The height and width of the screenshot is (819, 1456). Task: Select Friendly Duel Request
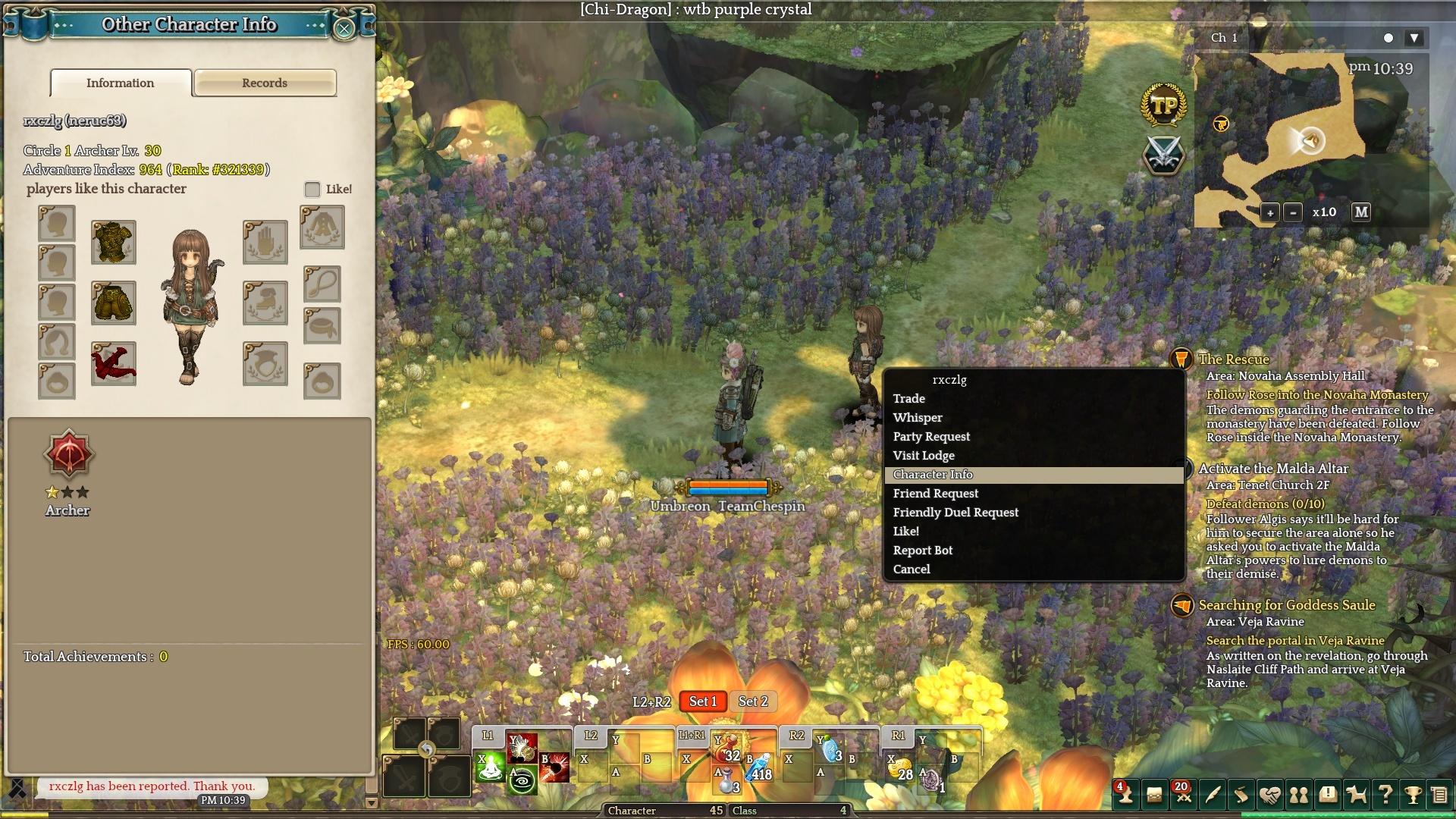(x=955, y=513)
